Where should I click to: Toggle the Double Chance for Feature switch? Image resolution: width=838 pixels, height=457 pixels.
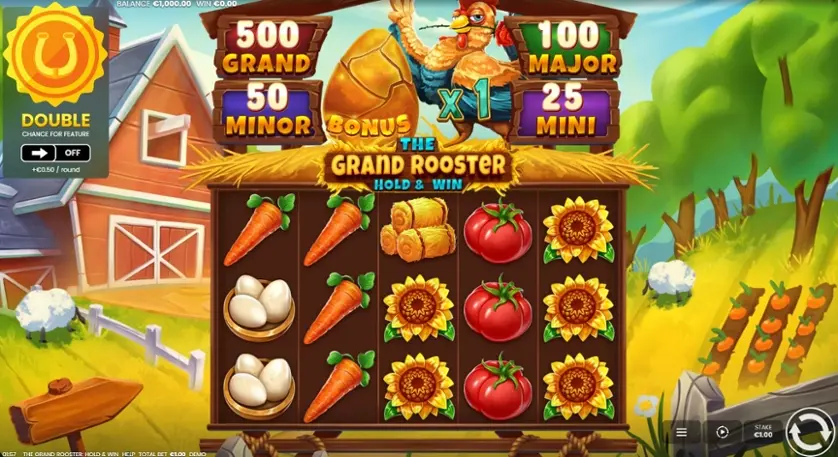point(56,153)
